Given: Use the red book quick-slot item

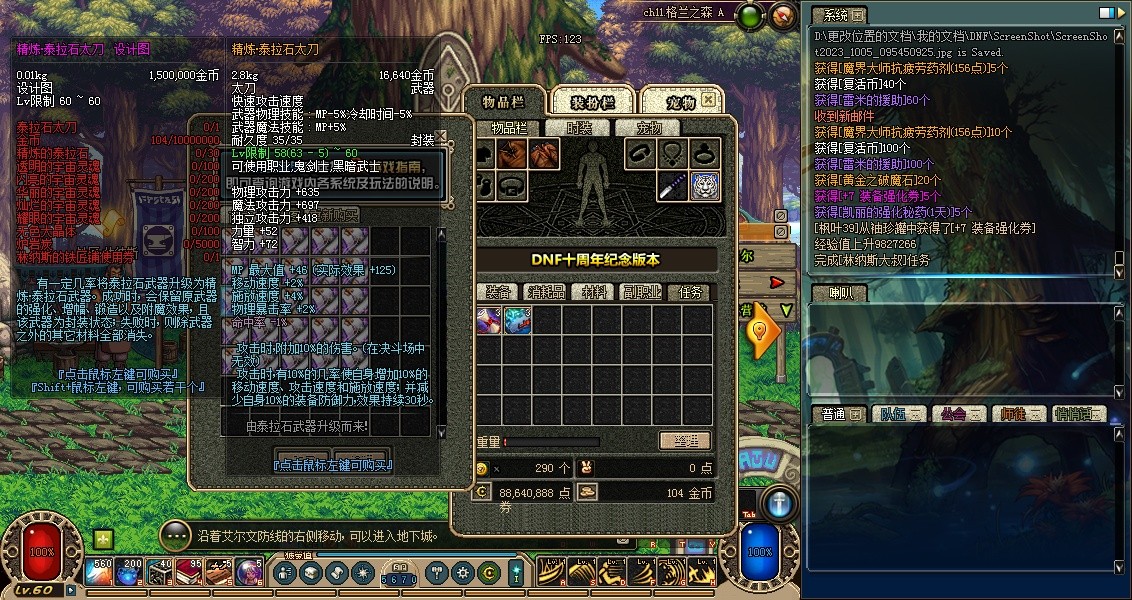Looking at the screenshot, I should click(x=190, y=573).
